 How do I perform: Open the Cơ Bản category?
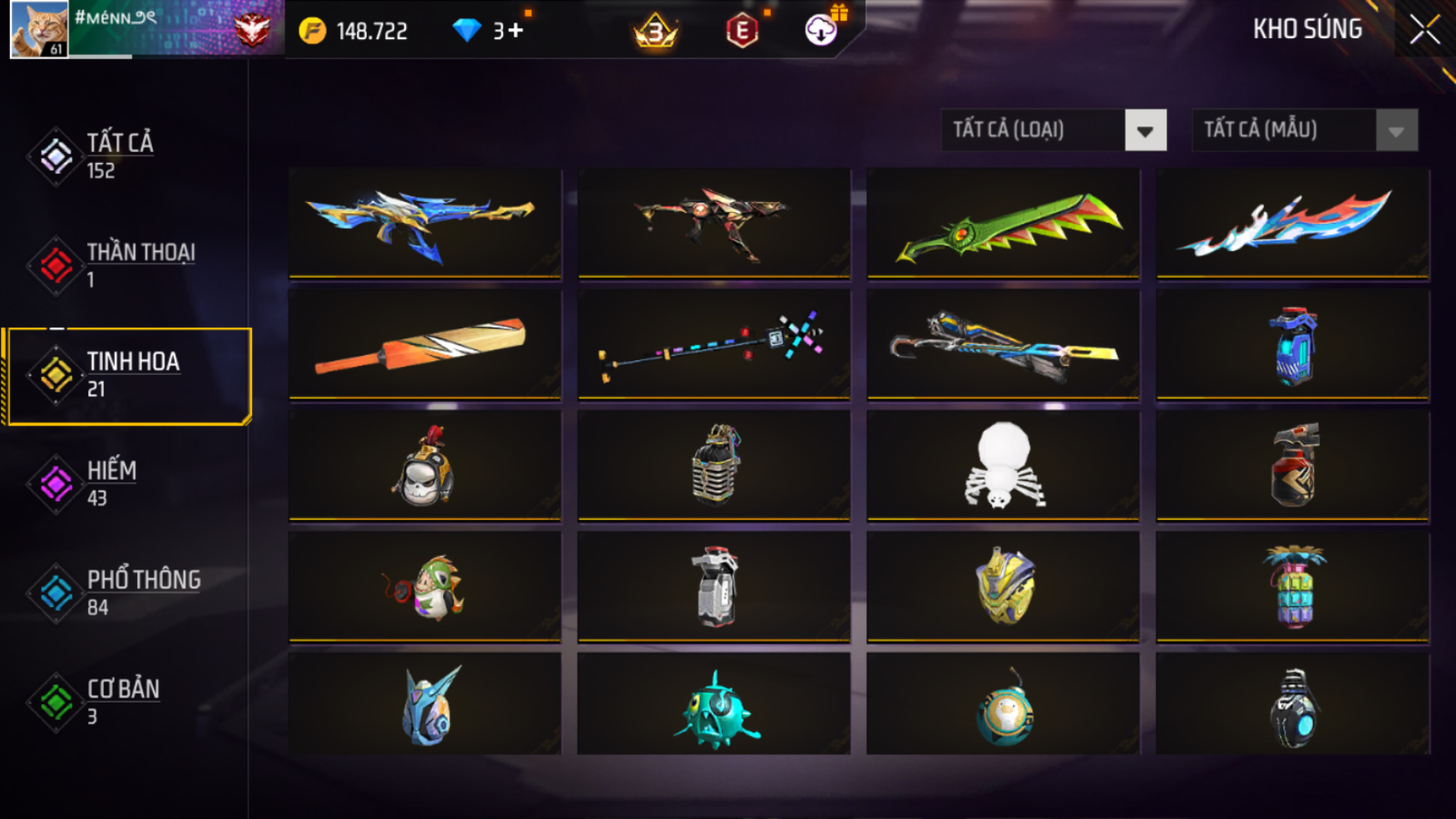125,703
